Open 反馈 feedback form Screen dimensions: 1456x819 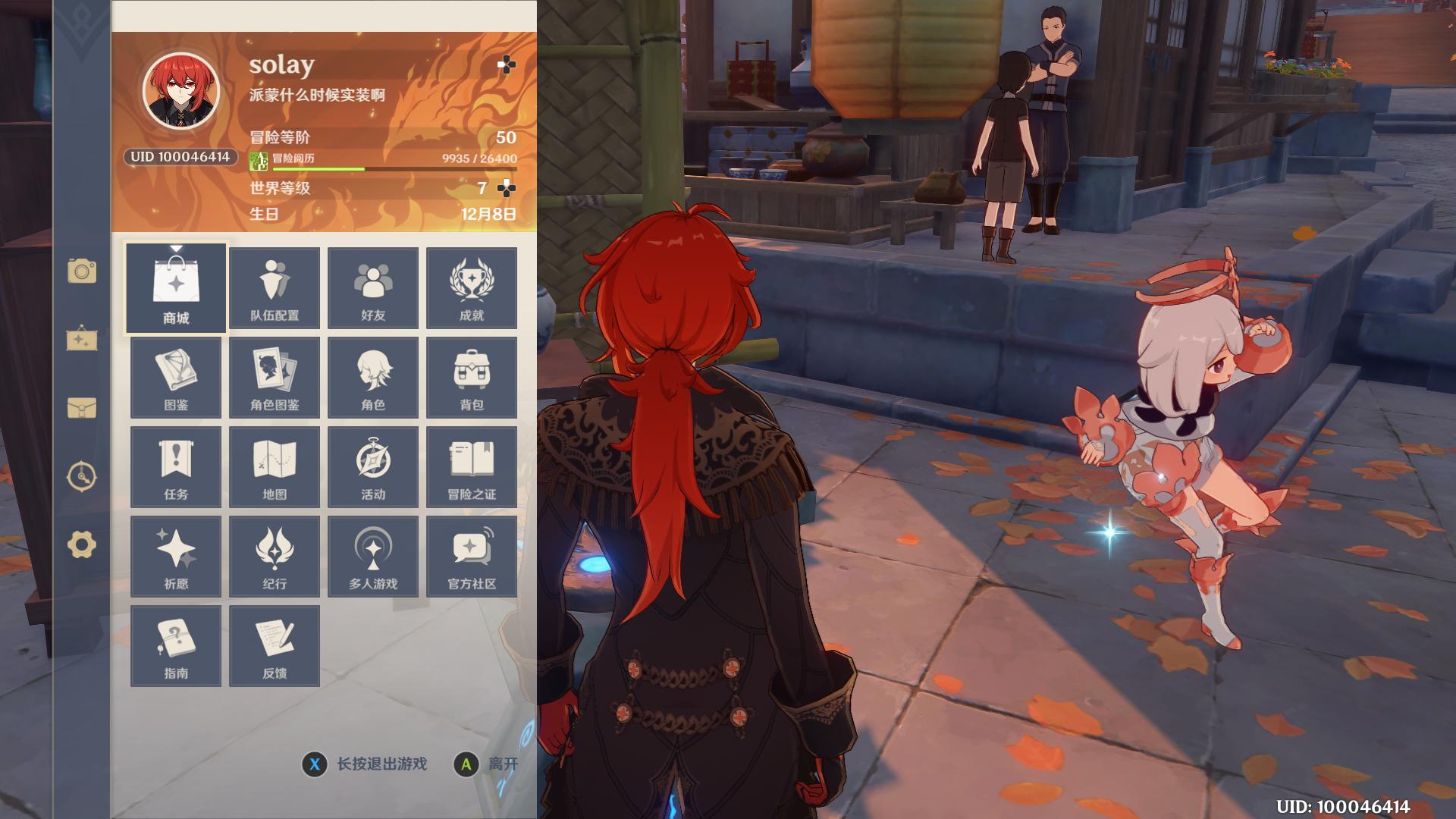tap(275, 646)
